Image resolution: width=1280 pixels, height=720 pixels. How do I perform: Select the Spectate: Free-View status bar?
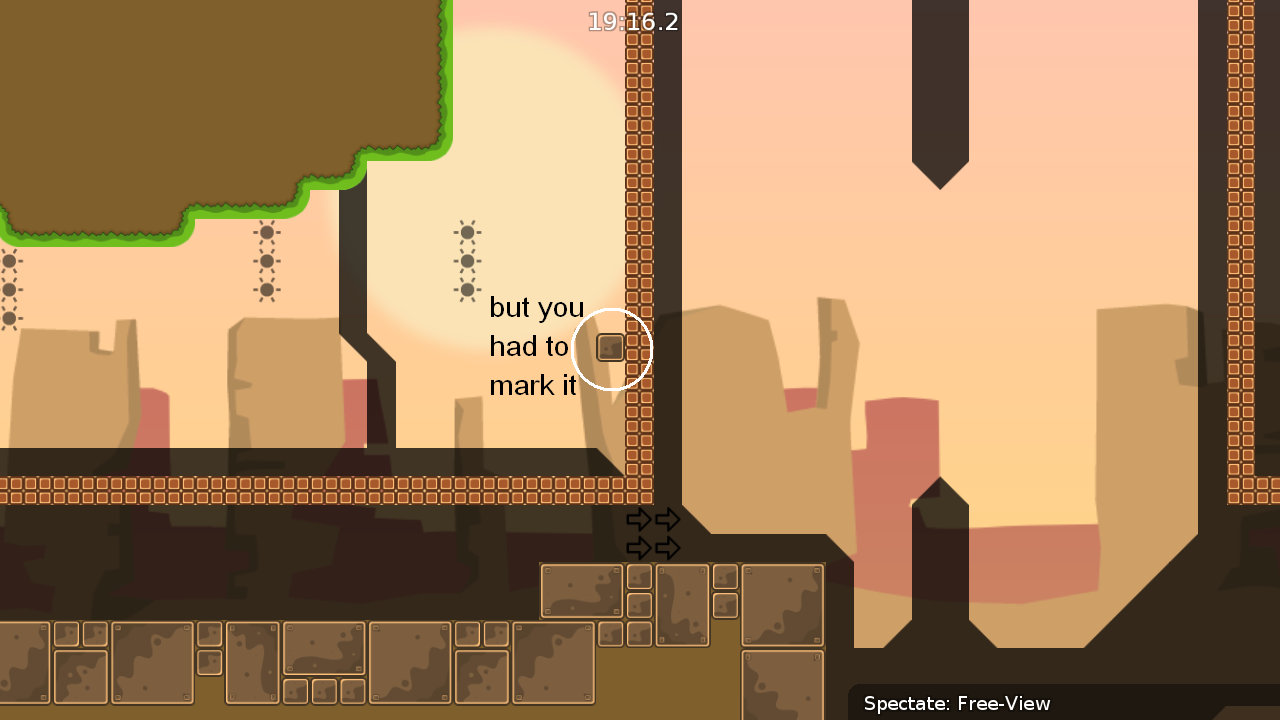[x=957, y=704]
